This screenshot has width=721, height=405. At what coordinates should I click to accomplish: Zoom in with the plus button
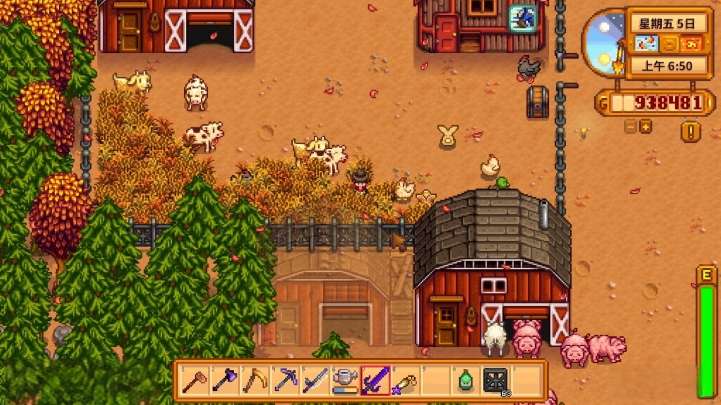coord(646,127)
